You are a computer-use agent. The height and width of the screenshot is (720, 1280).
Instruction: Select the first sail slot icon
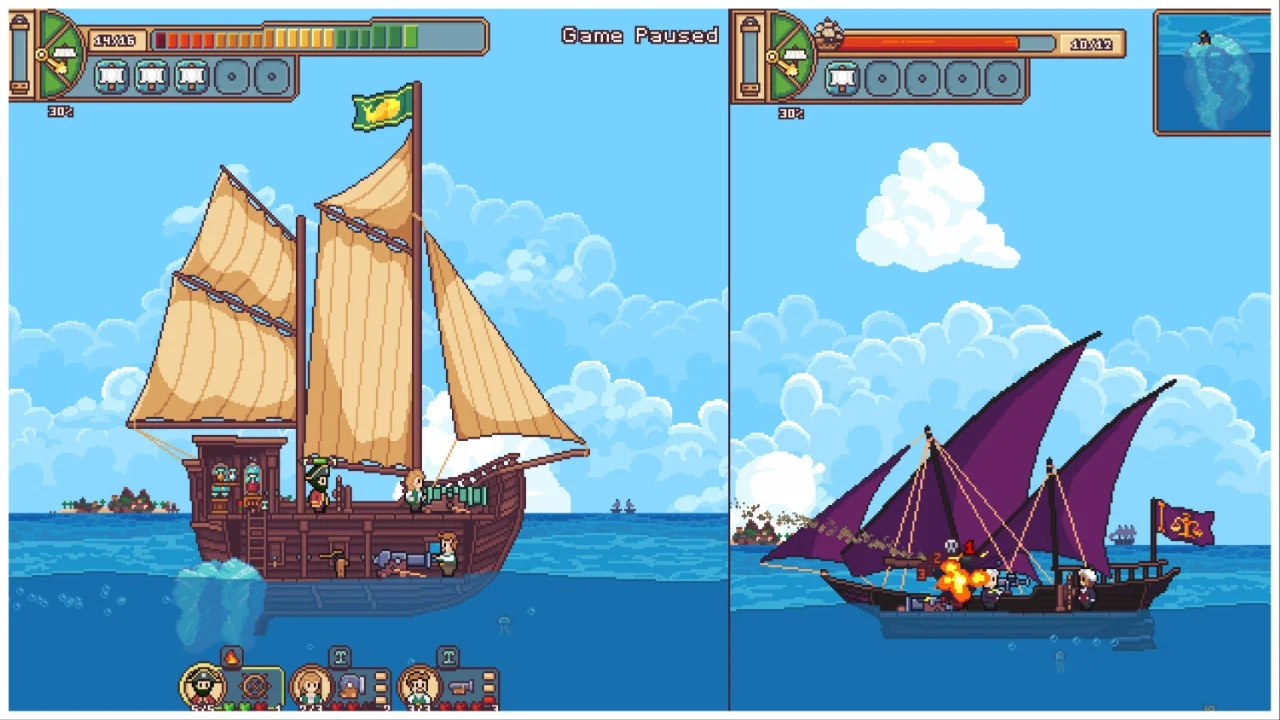coord(111,76)
